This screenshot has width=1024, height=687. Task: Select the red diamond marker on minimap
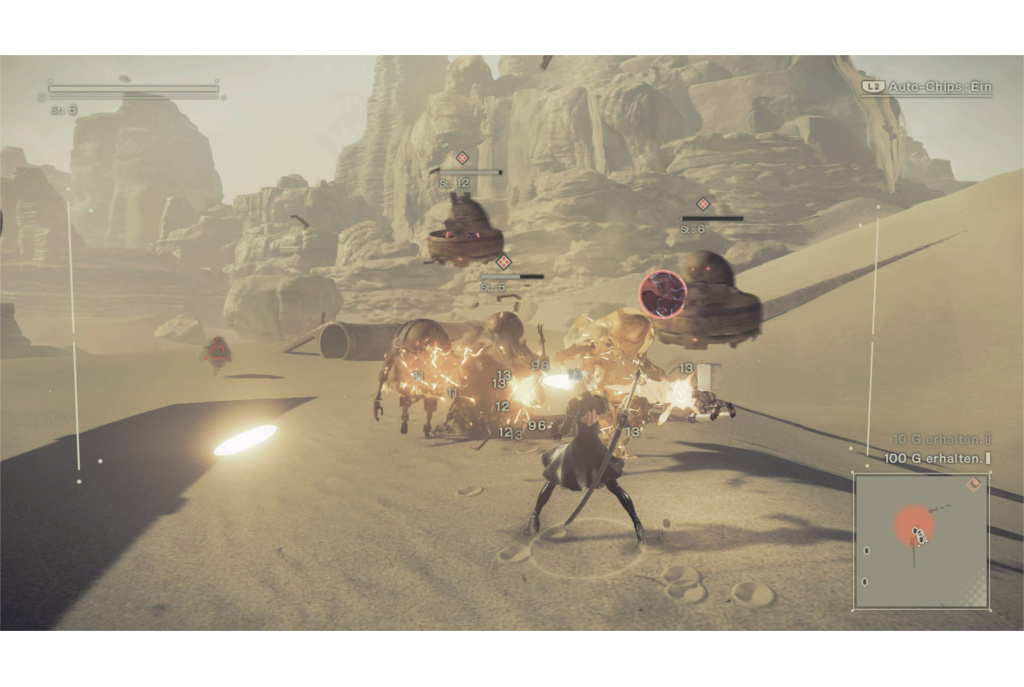(974, 484)
